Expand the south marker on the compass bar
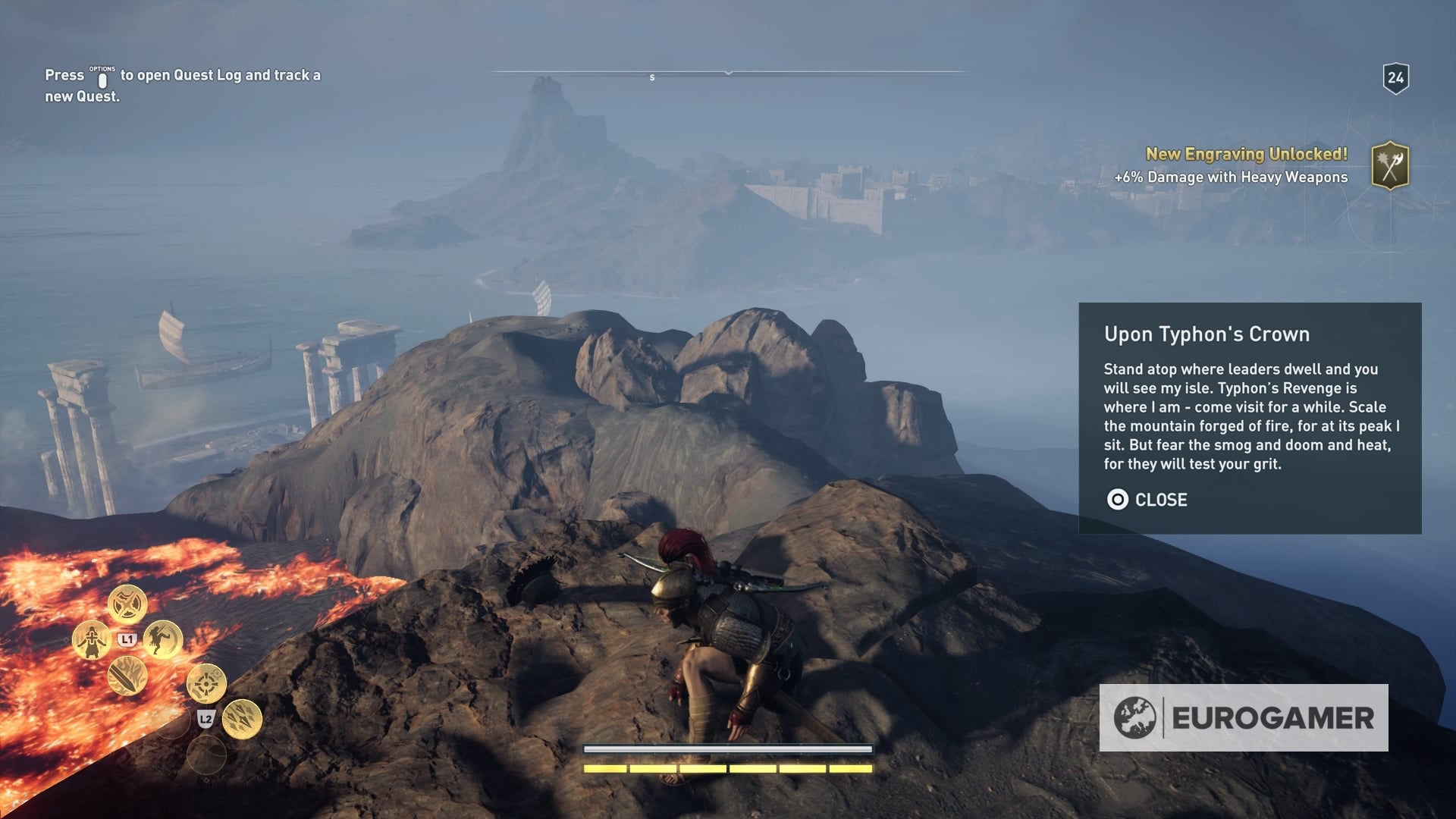Viewport: 1456px width, 819px height. (x=651, y=76)
